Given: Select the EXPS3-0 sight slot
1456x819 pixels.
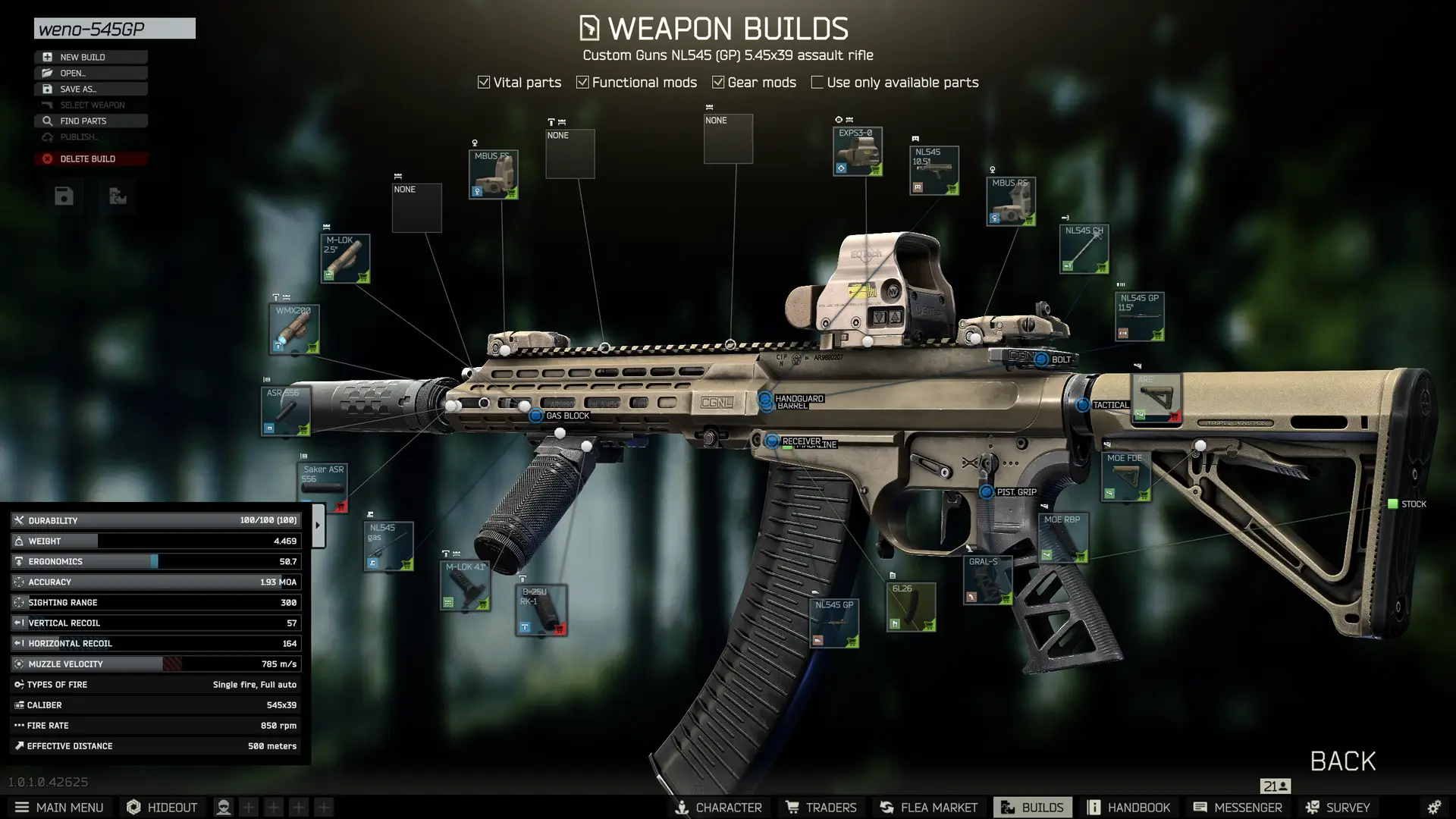Looking at the screenshot, I should click(857, 152).
